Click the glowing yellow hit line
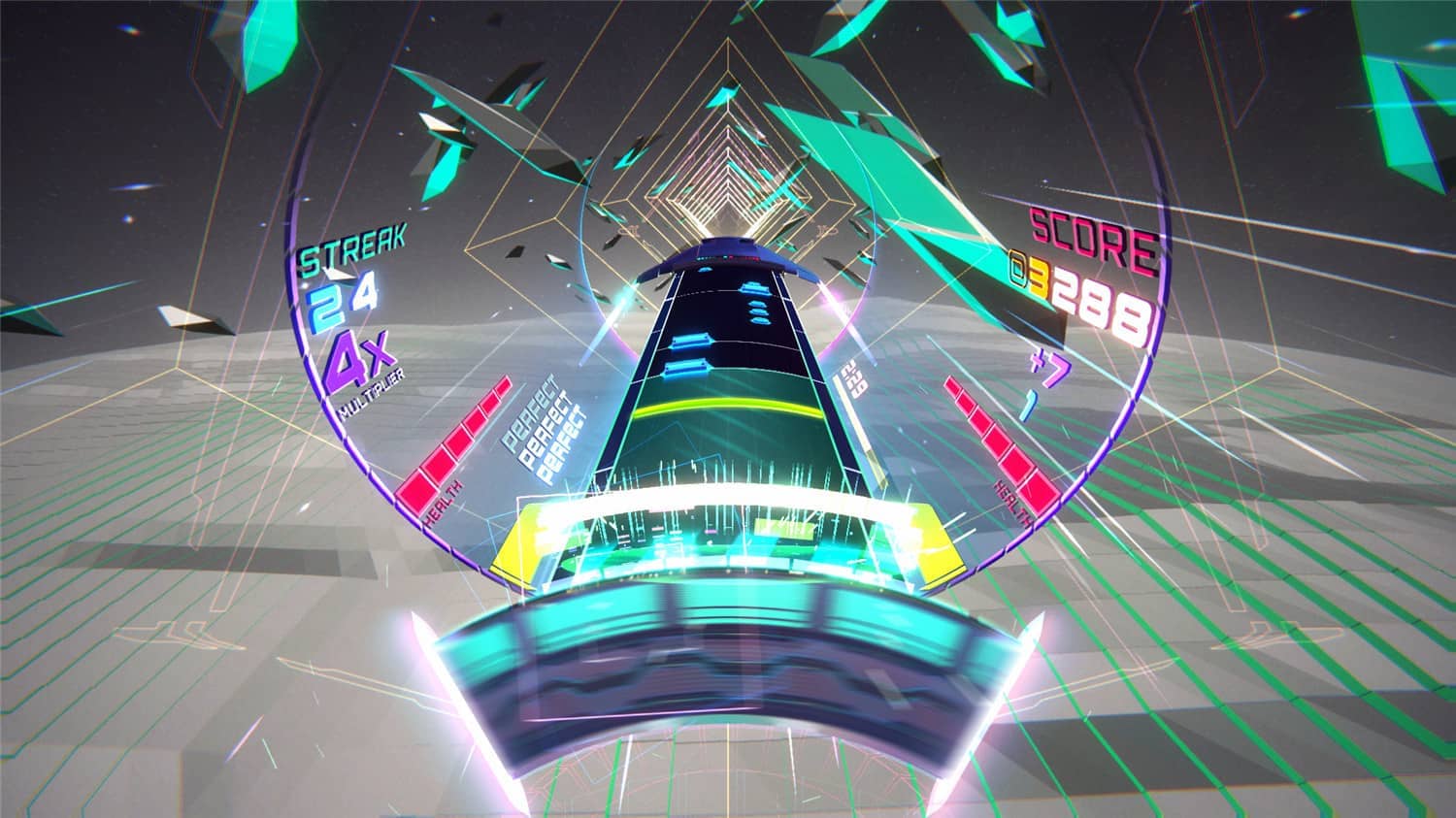 (728, 406)
